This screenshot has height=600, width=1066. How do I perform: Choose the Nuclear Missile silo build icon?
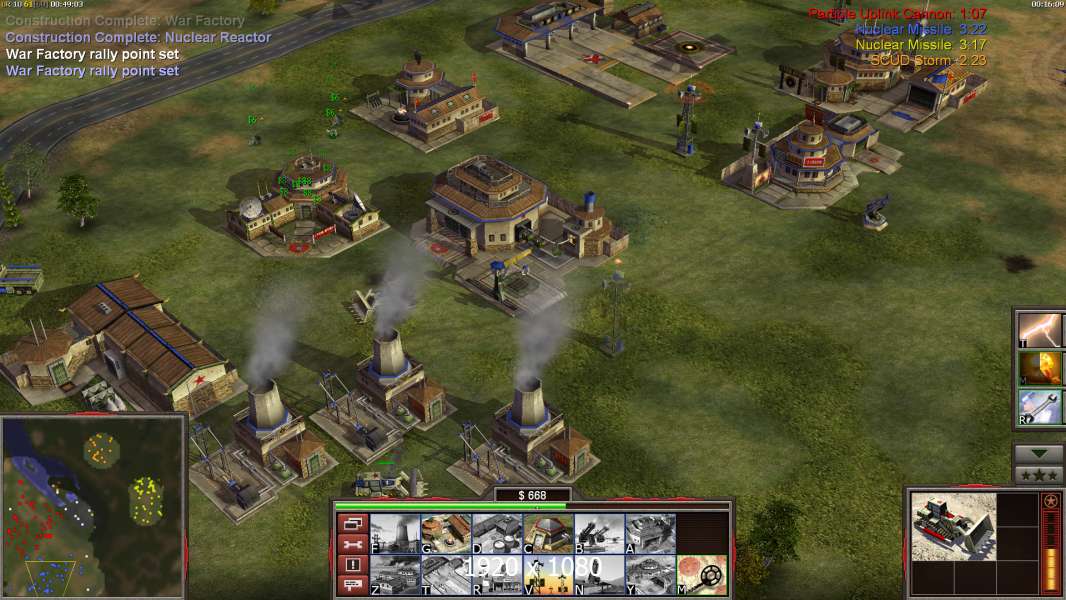(599, 575)
